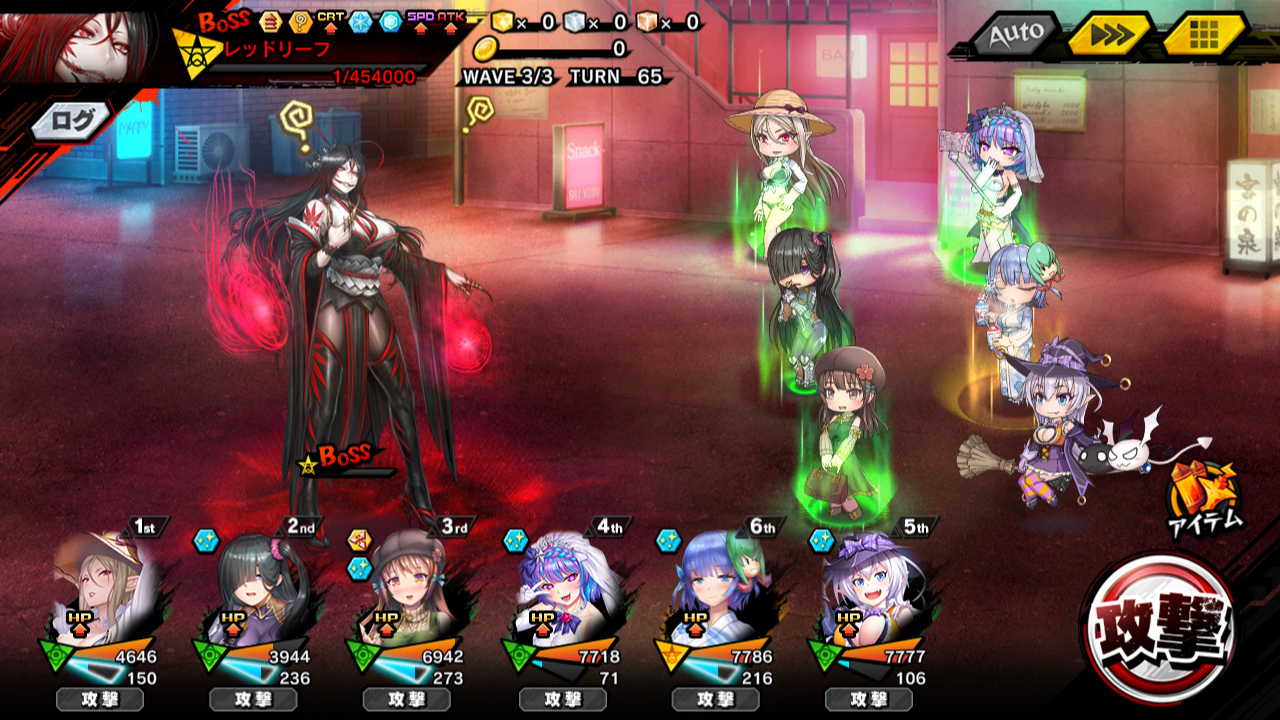Change the 攻撃 command under 5th character
This screenshot has width=1280, height=720.
click(869, 699)
